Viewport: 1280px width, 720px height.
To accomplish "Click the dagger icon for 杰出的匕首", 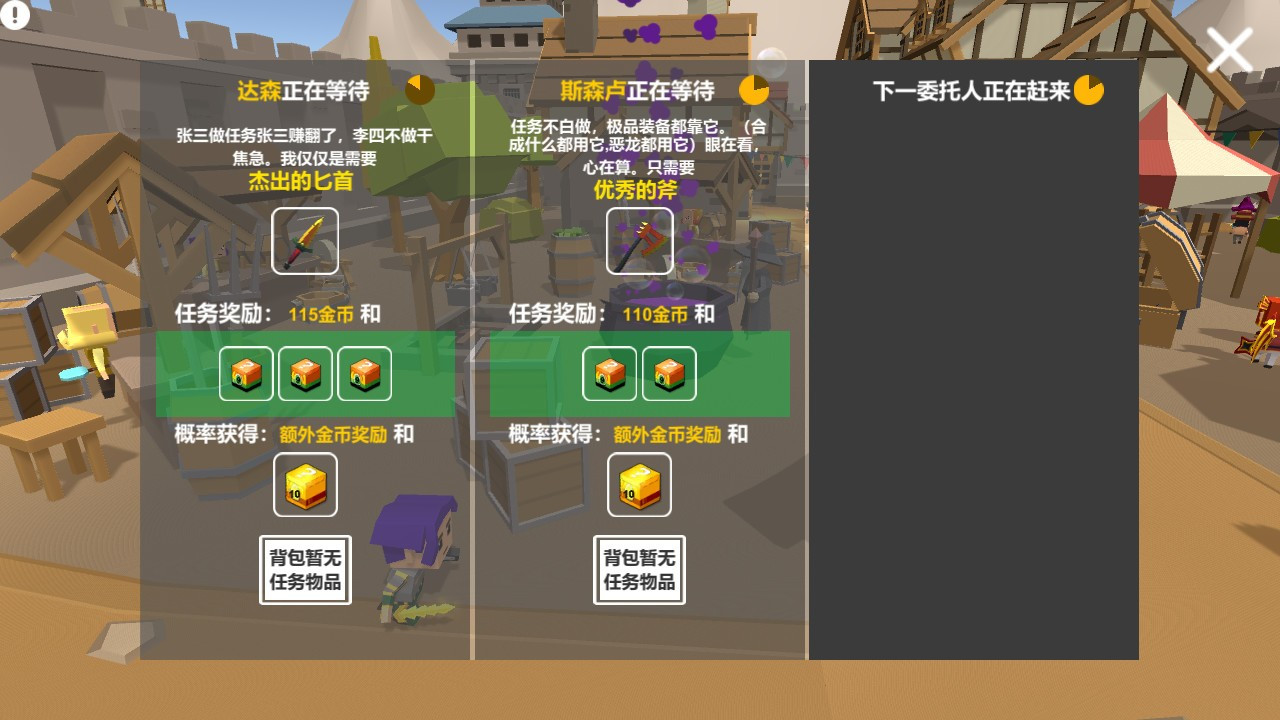I will click(x=305, y=241).
